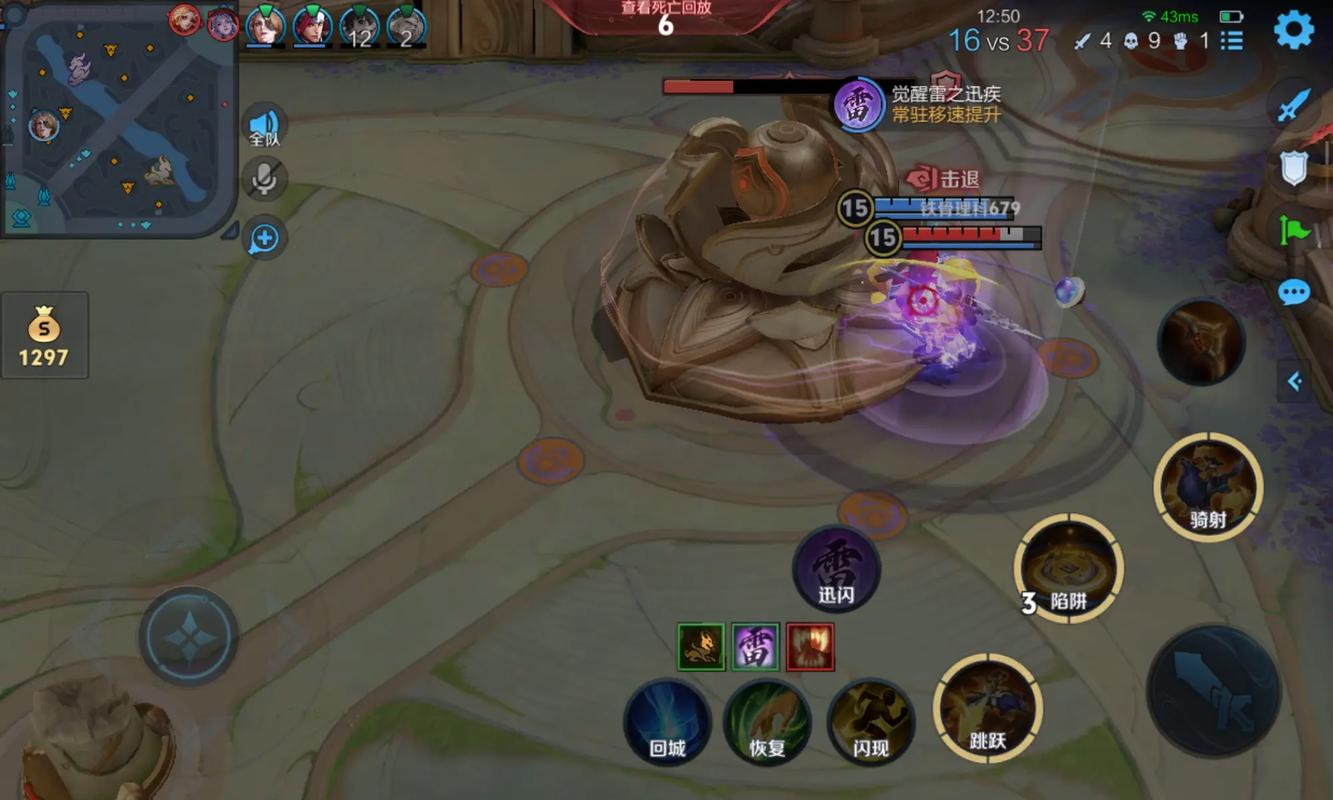This screenshot has width=1333, height=800.
Task: Toggle the 全队 team voice speaker
Action: tap(264, 126)
